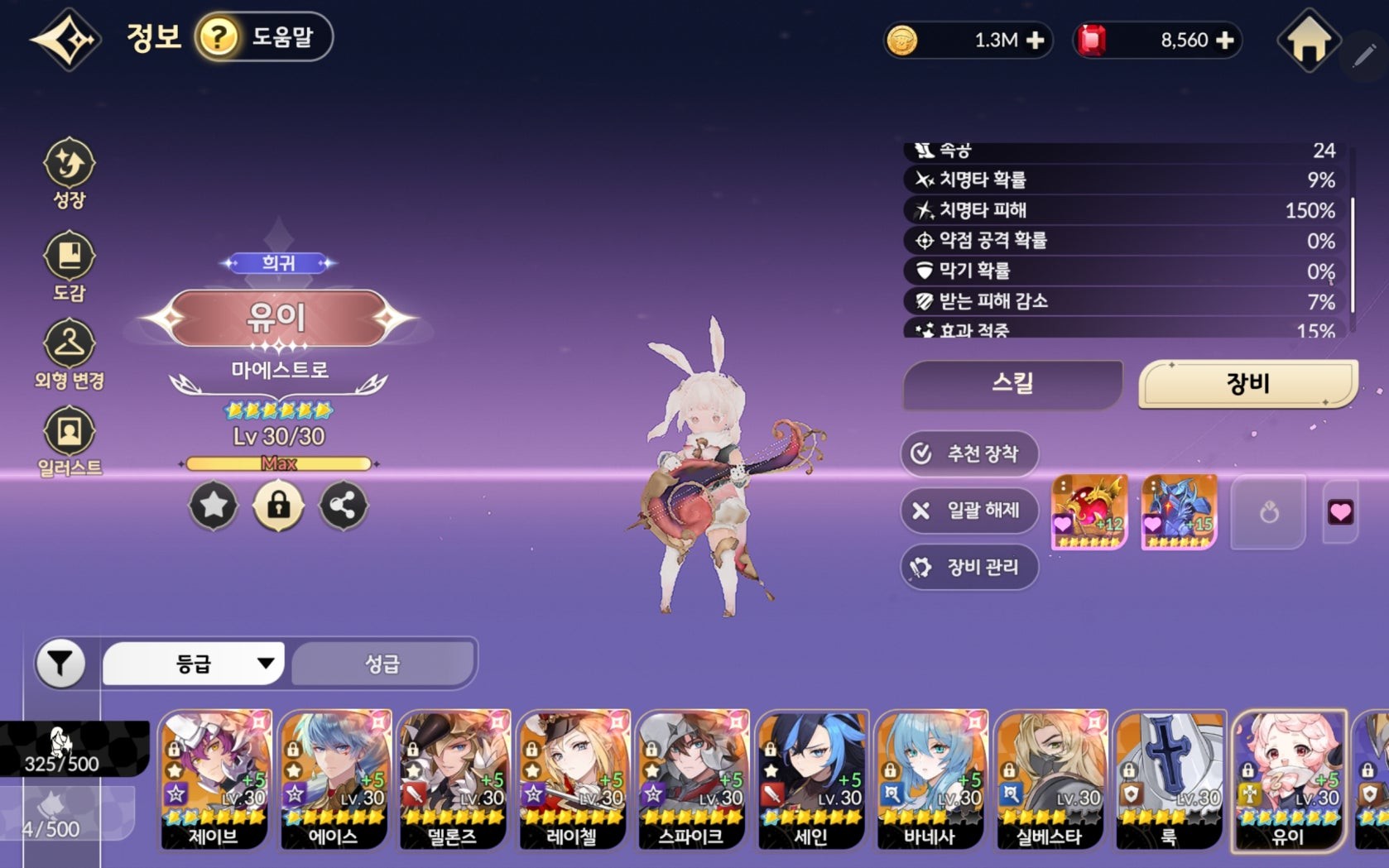Choose hero 바네사 from the roster
The width and height of the screenshot is (1389, 868).
pos(930,779)
